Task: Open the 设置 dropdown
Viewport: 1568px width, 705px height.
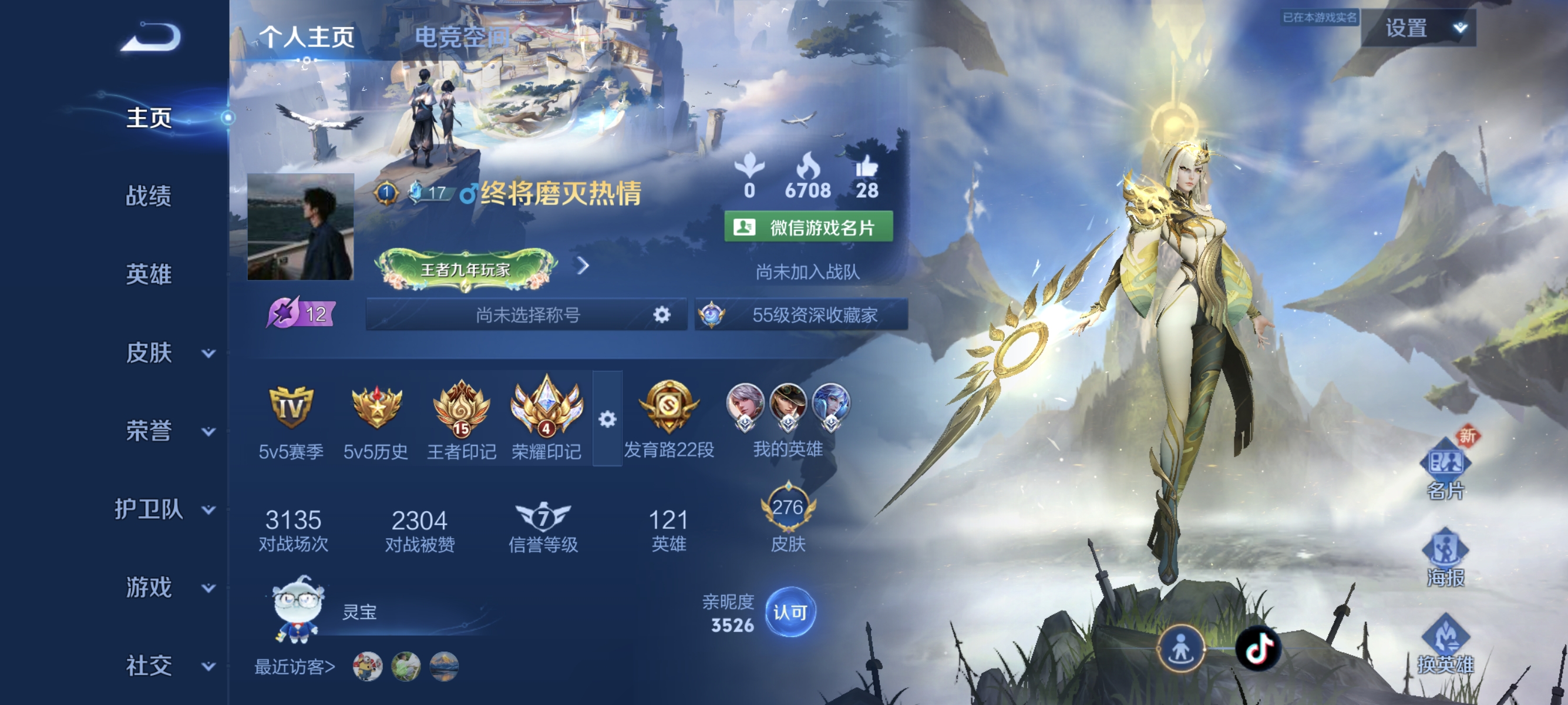Action: [1418, 28]
